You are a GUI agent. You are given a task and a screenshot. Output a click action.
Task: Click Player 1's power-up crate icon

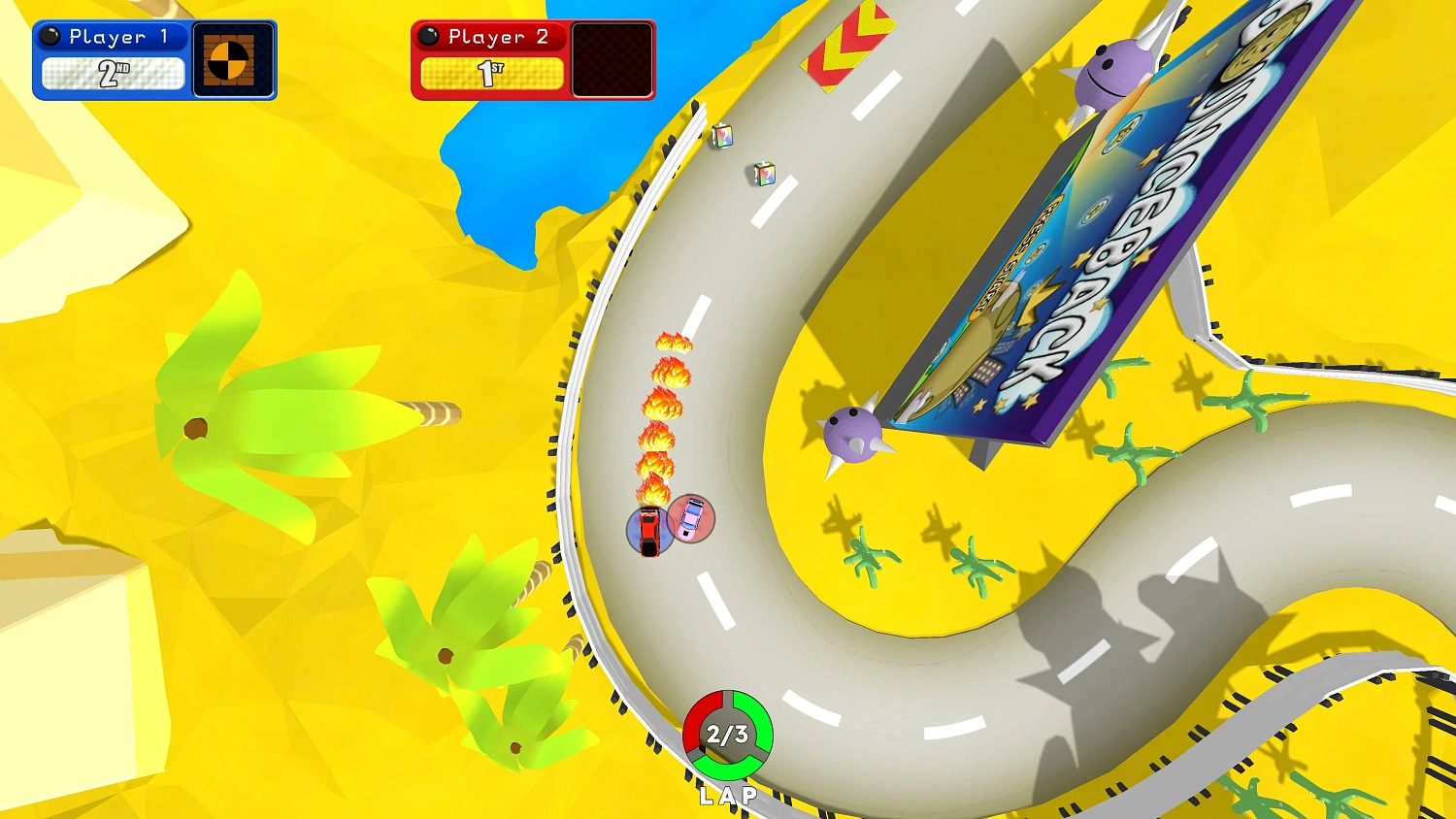coord(232,60)
